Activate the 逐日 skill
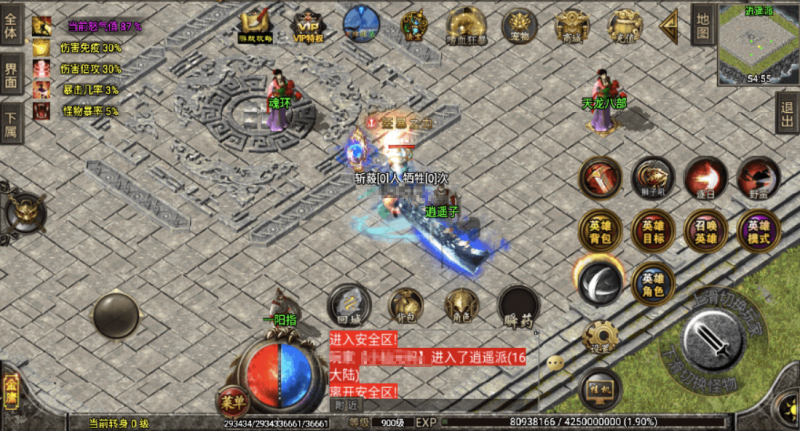800x431 pixels. coord(706,178)
